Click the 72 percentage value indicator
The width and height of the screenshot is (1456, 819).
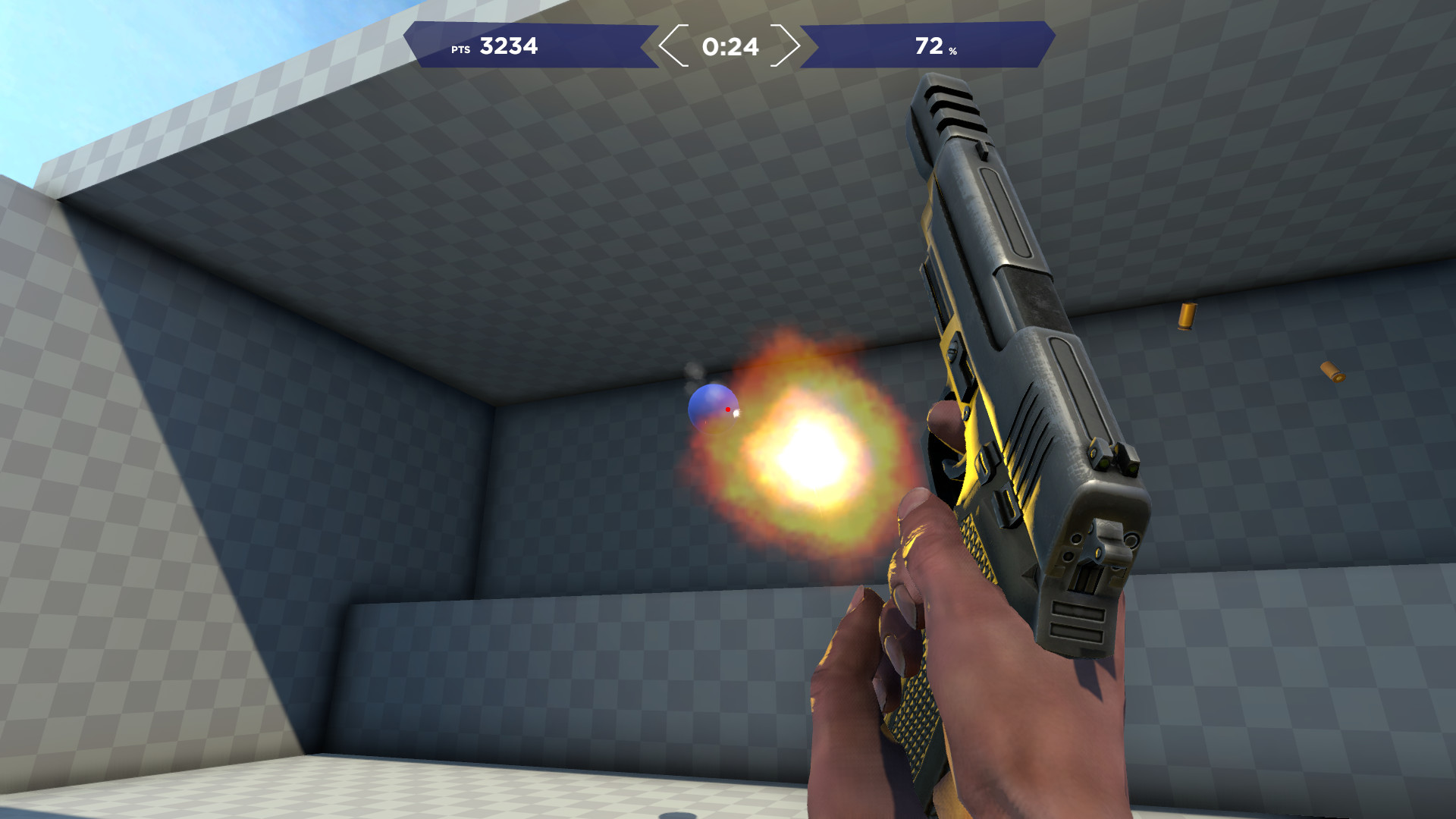[930, 46]
